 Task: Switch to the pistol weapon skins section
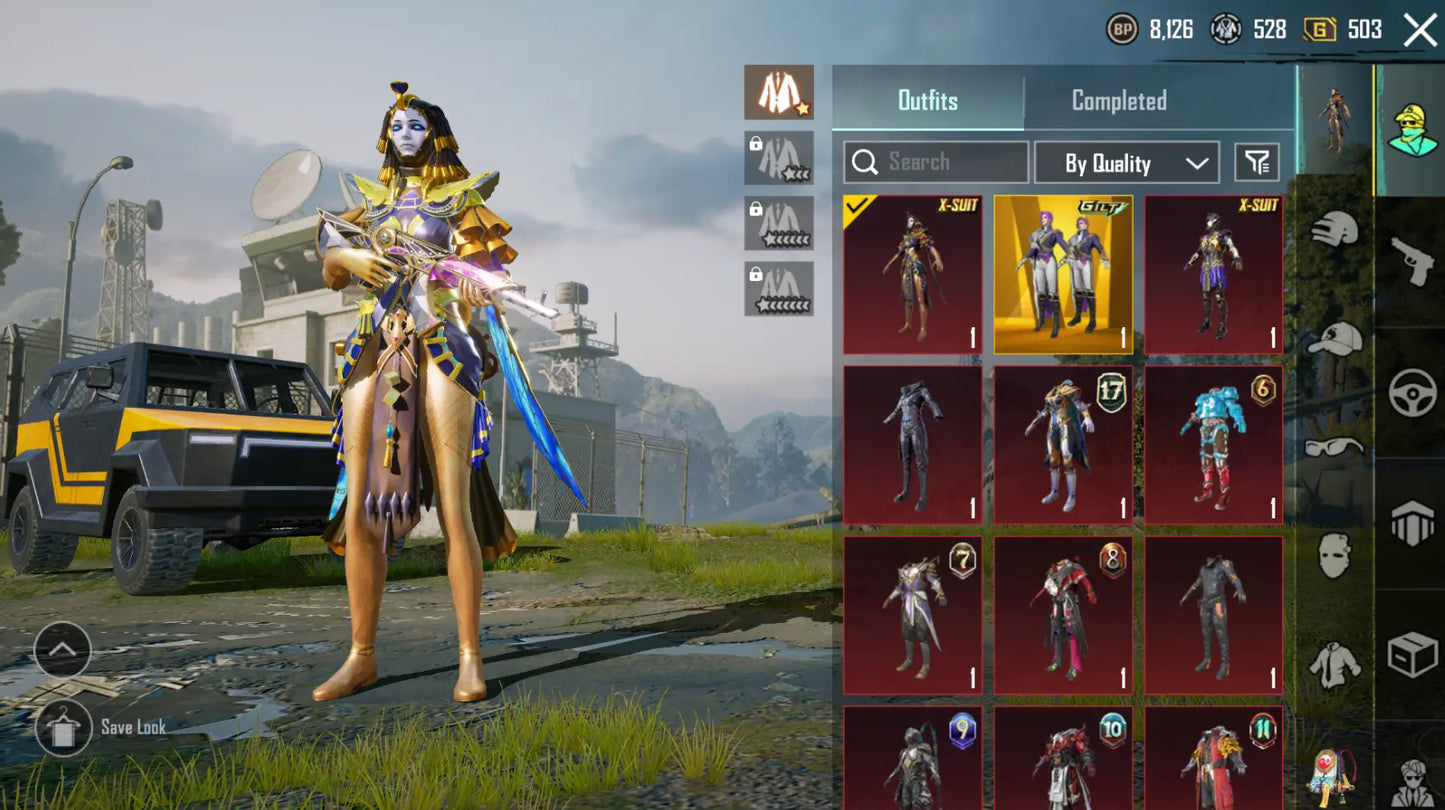coord(1411,260)
